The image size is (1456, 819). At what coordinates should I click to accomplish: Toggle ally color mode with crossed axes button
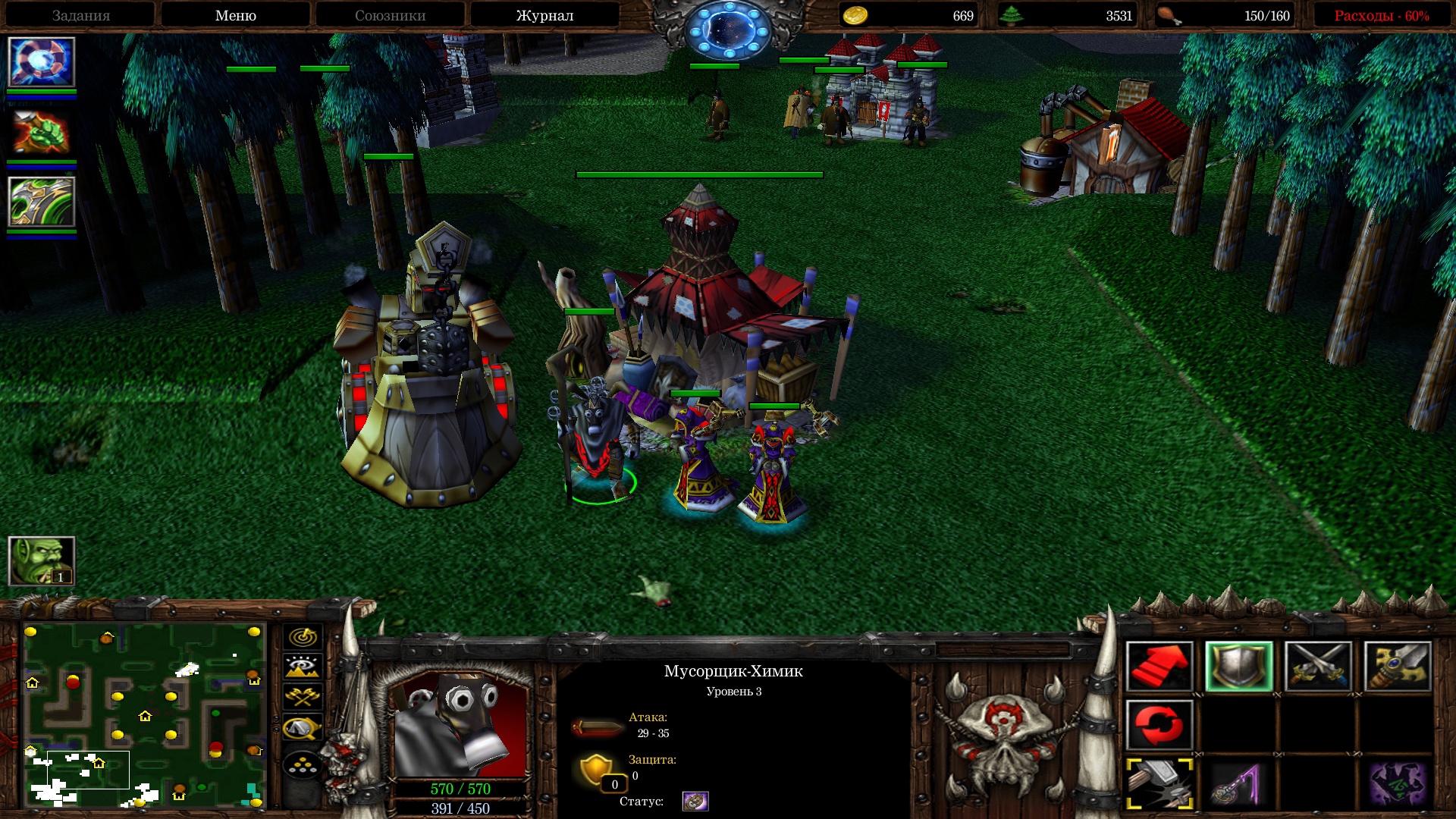tap(303, 697)
